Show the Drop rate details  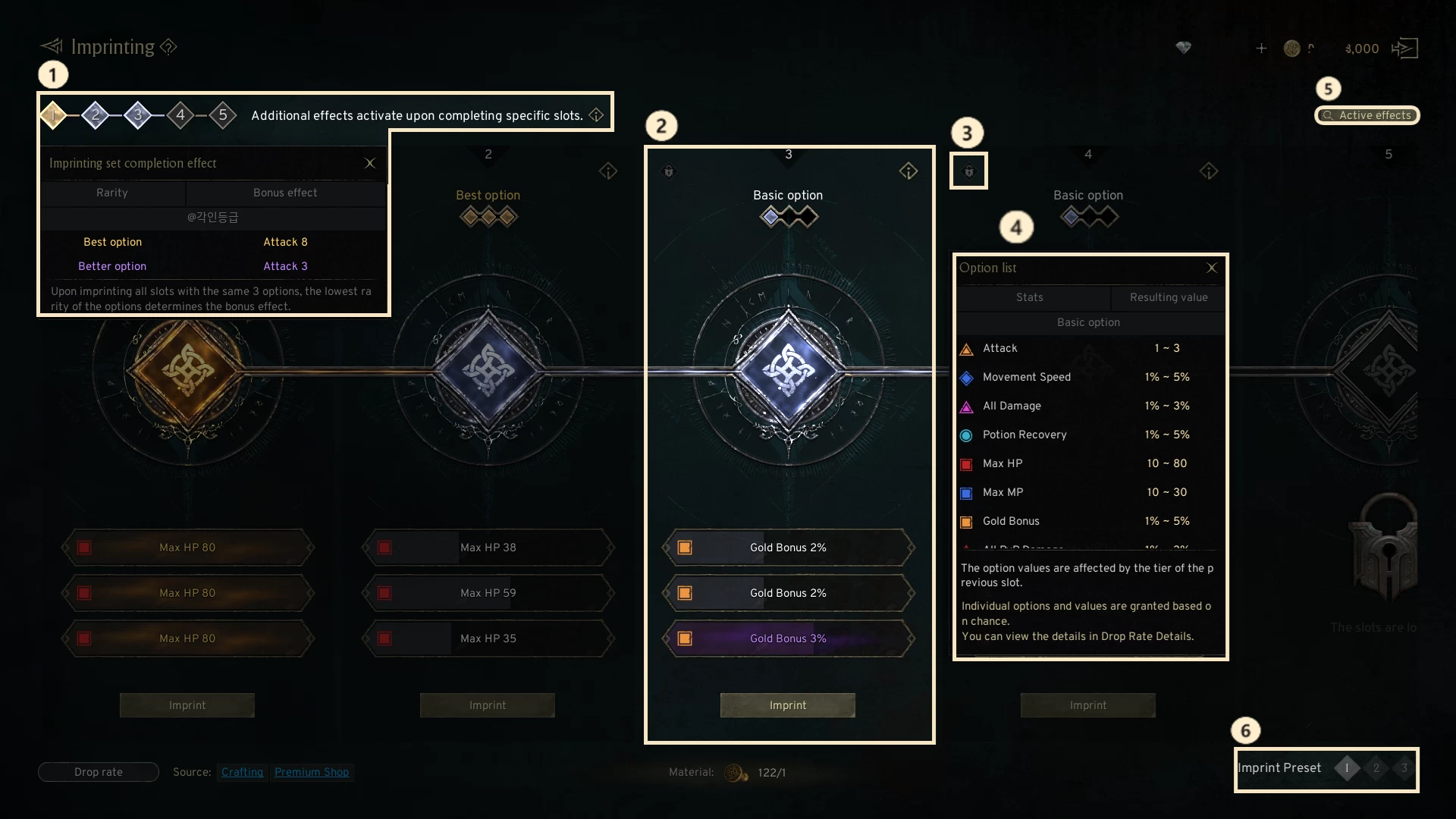pyautogui.click(x=99, y=772)
